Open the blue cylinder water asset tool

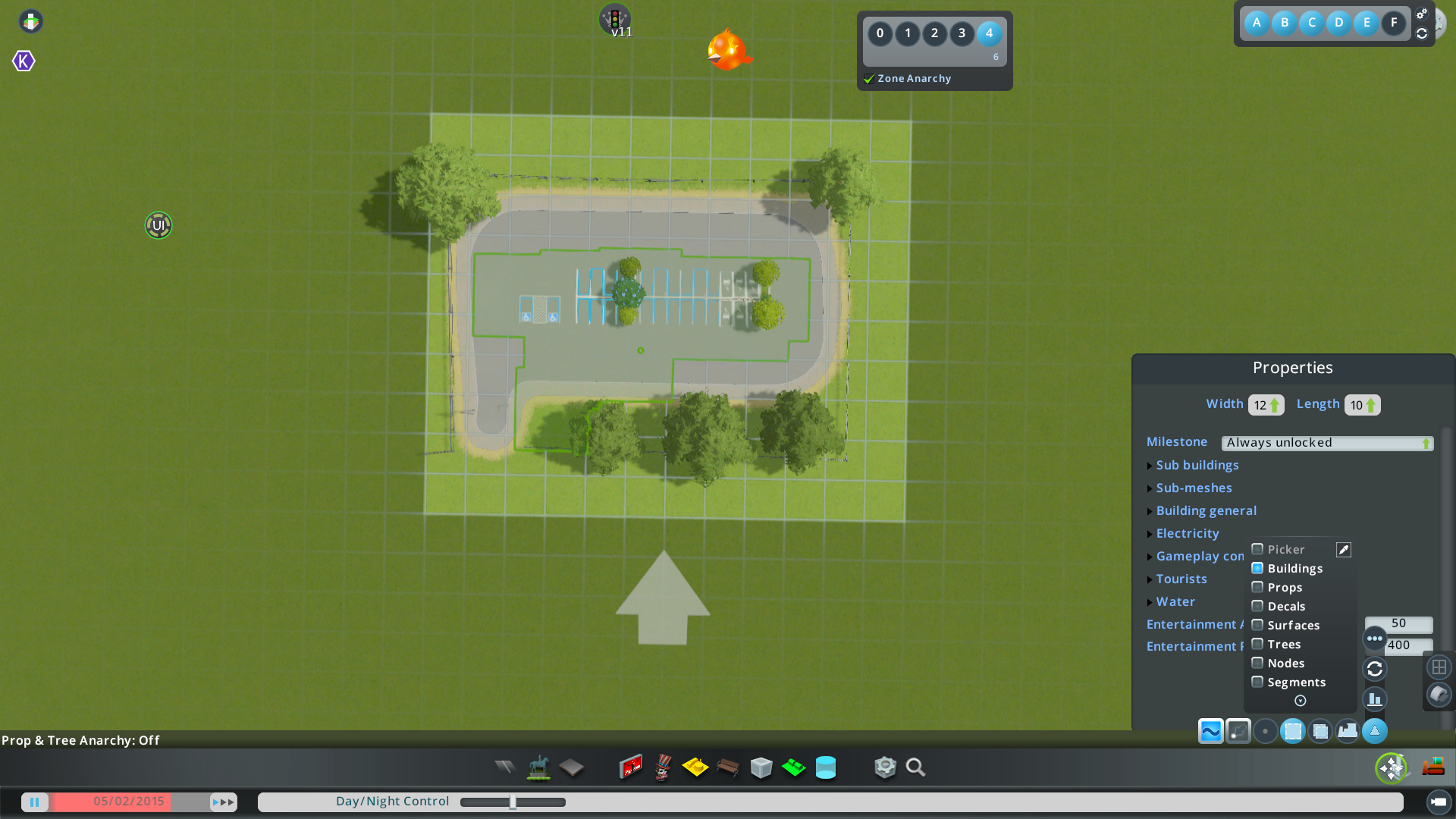pos(826,767)
